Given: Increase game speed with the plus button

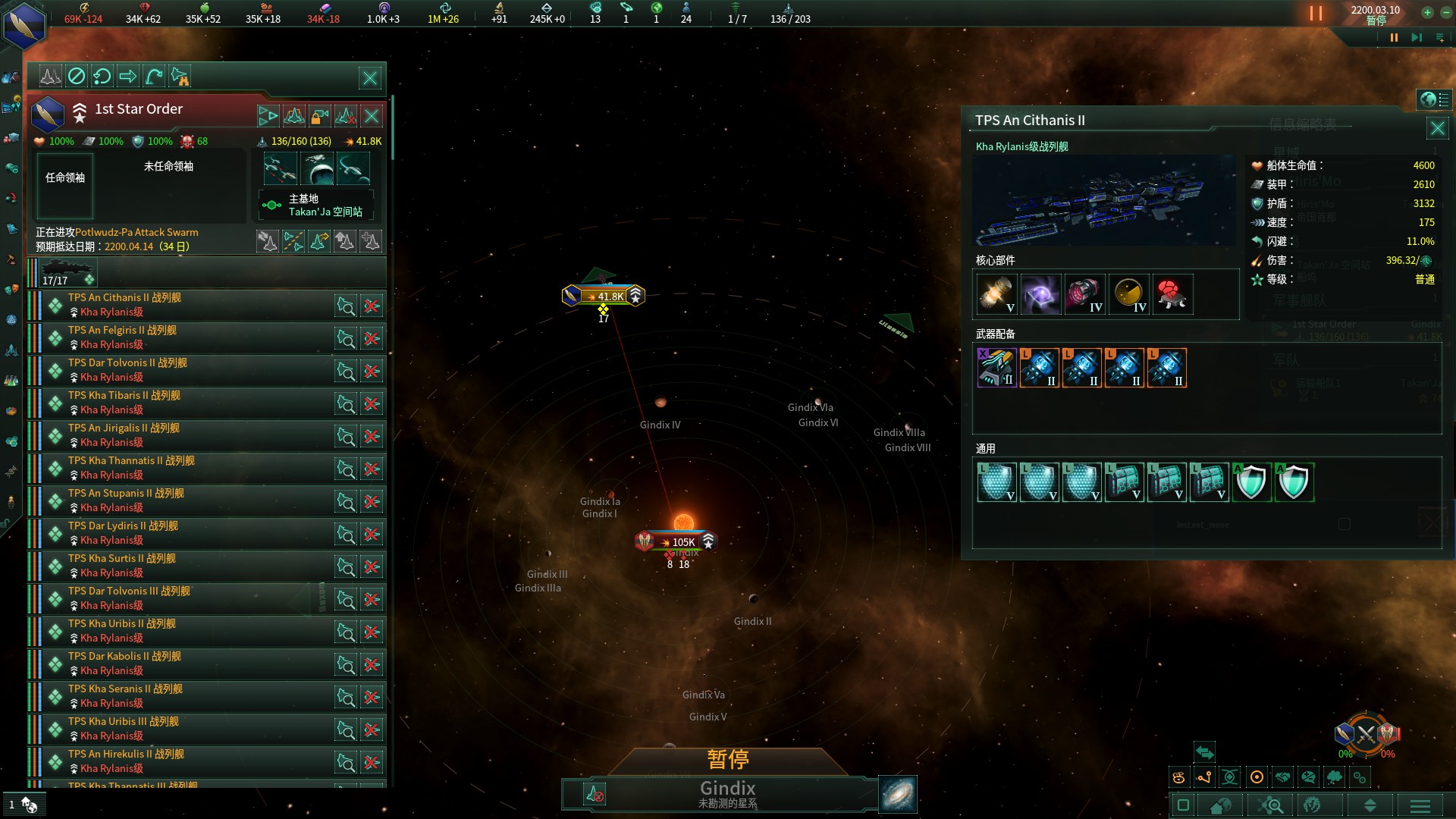Looking at the screenshot, I should coord(1427,12).
